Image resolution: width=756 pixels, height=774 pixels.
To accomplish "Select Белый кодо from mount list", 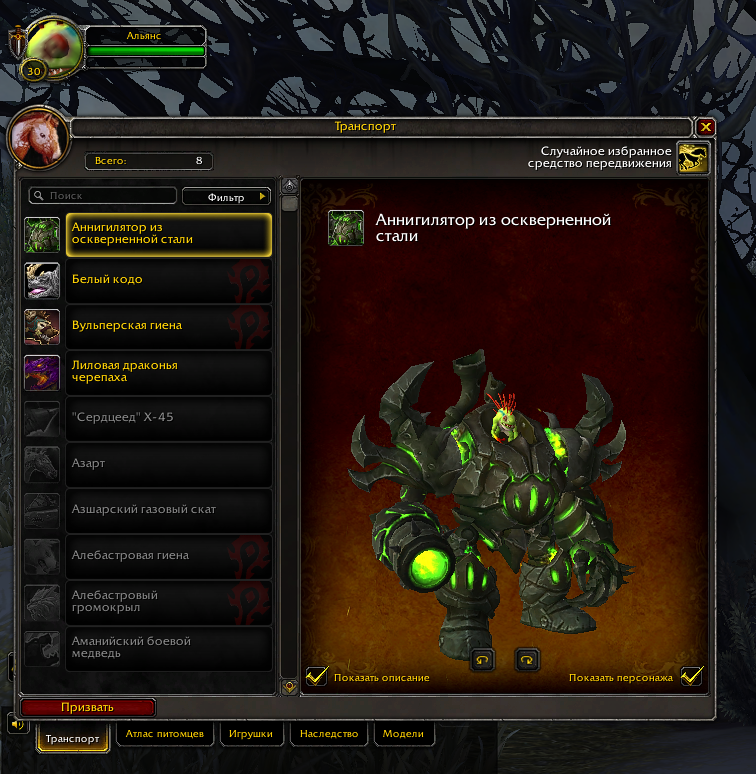I will 170,280.
